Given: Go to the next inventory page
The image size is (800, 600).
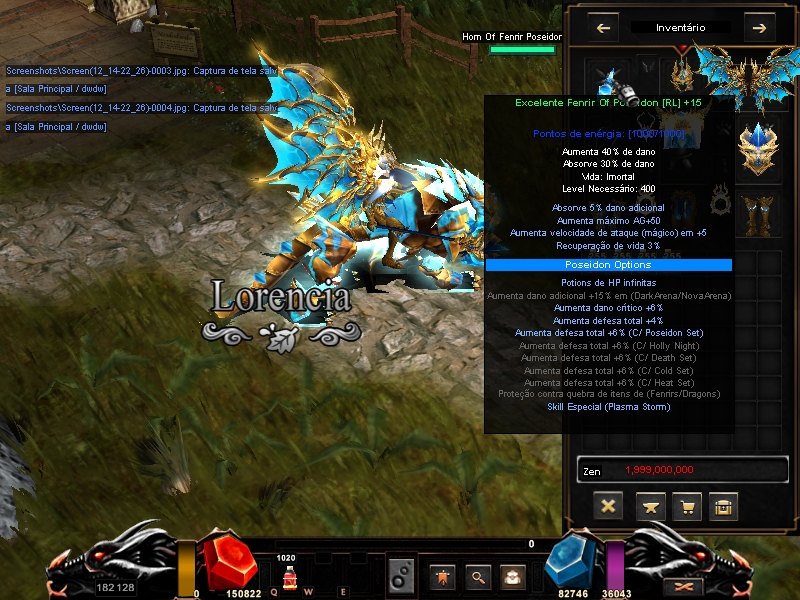Looking at the screenshot, I should click(758, 28).
